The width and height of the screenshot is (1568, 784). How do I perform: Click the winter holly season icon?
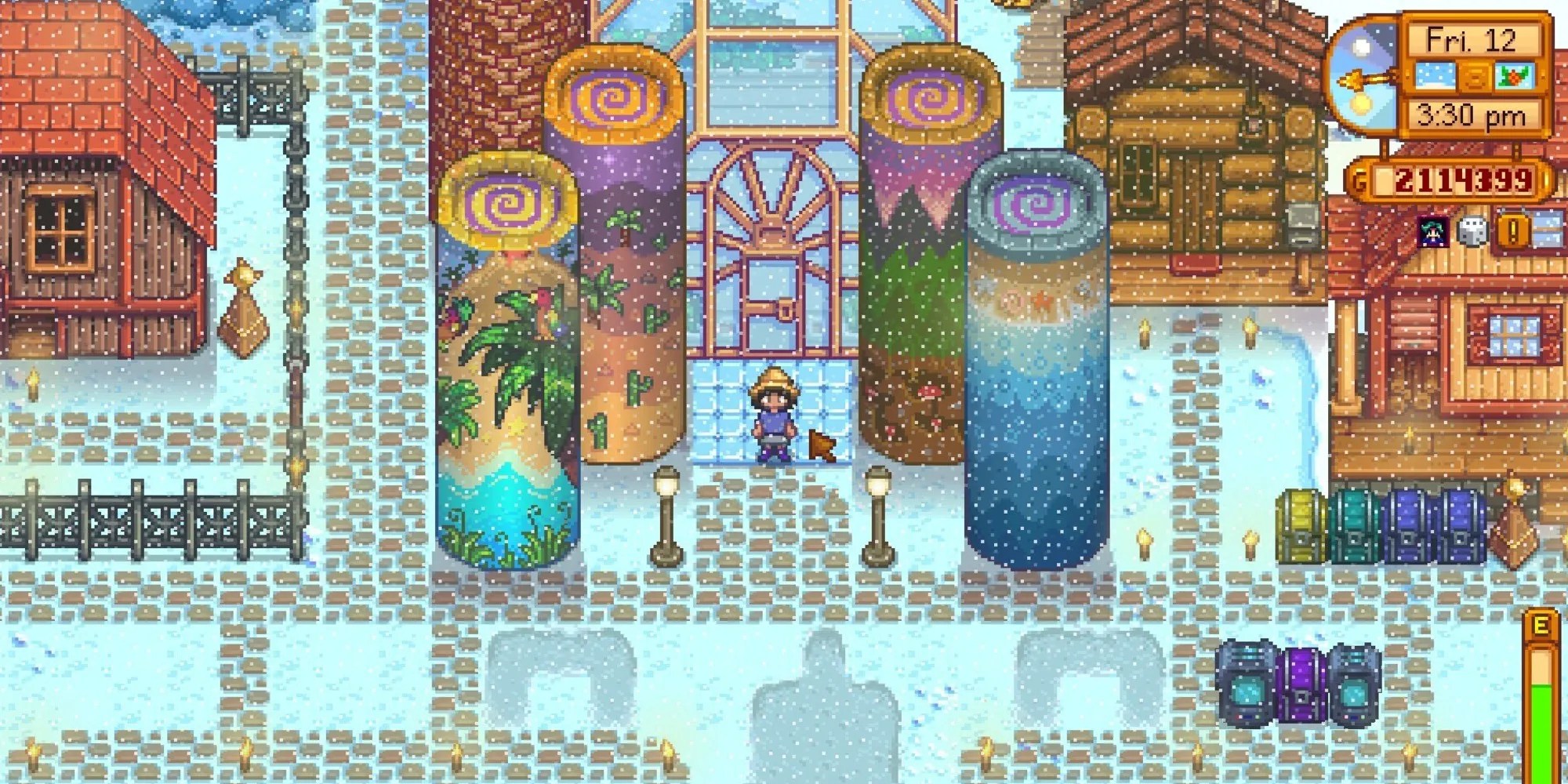tap(1515, 76)
